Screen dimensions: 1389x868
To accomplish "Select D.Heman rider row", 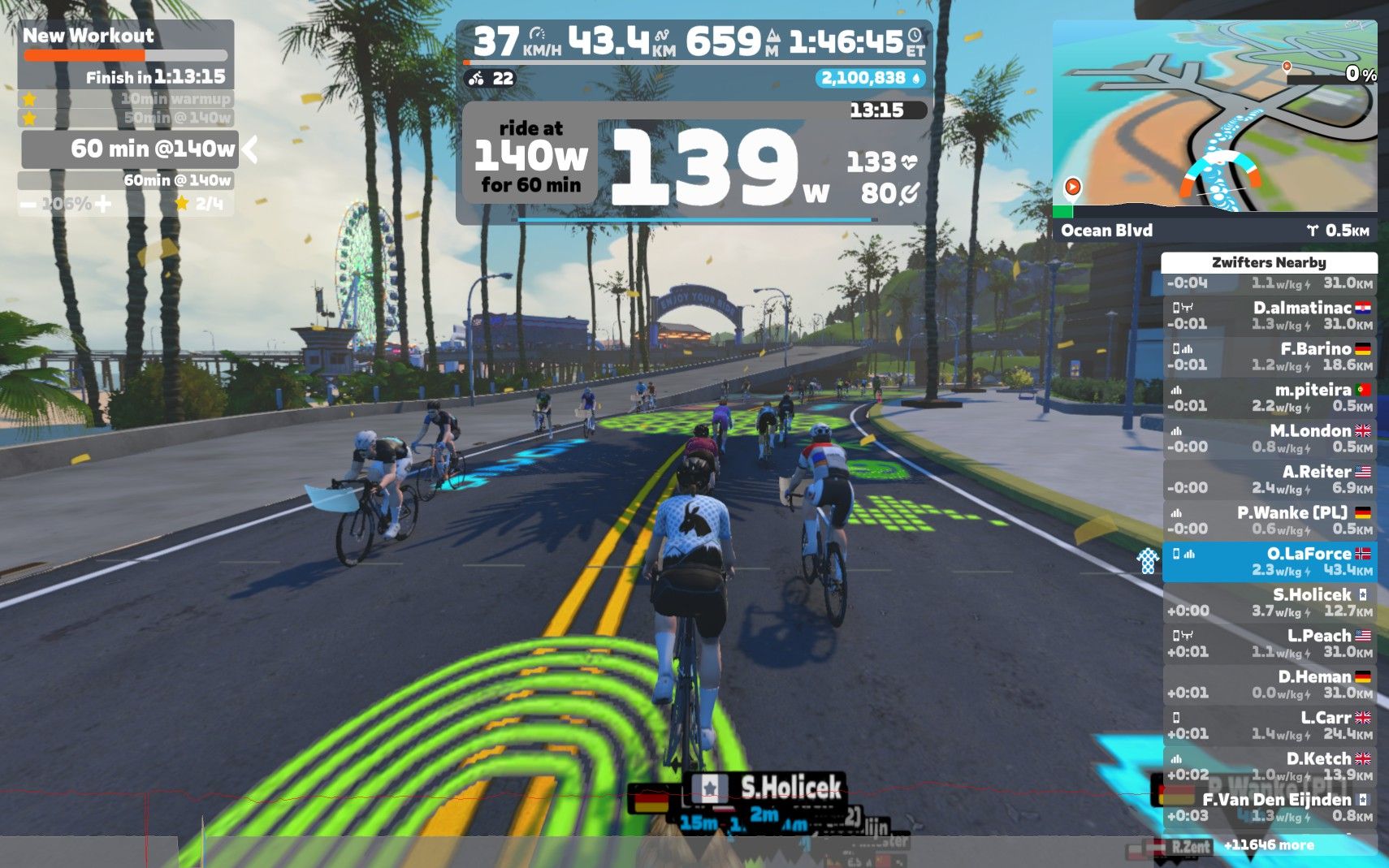I will point(1270,684).
